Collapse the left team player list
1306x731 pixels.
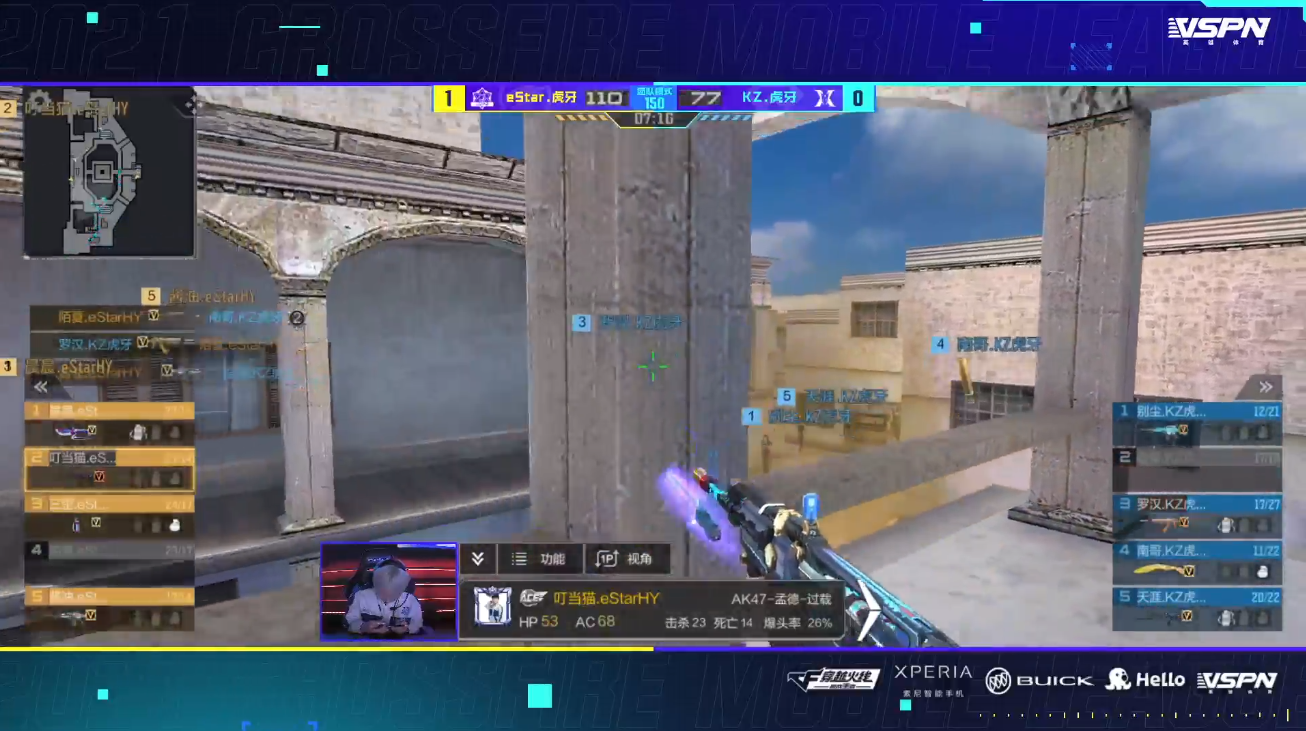pos(41,387)
